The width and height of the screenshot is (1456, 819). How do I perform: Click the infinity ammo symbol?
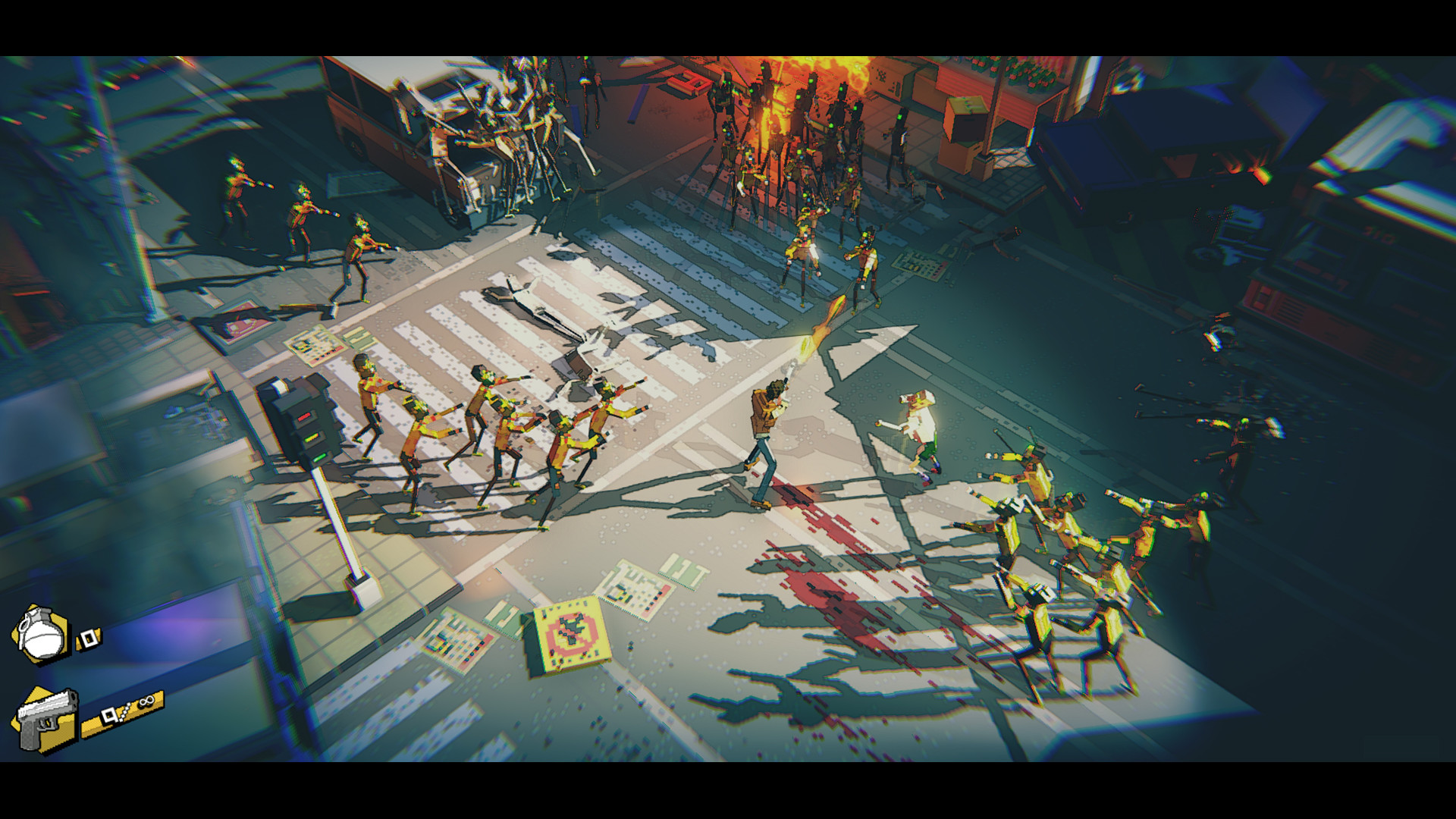[x=146, y=701]
